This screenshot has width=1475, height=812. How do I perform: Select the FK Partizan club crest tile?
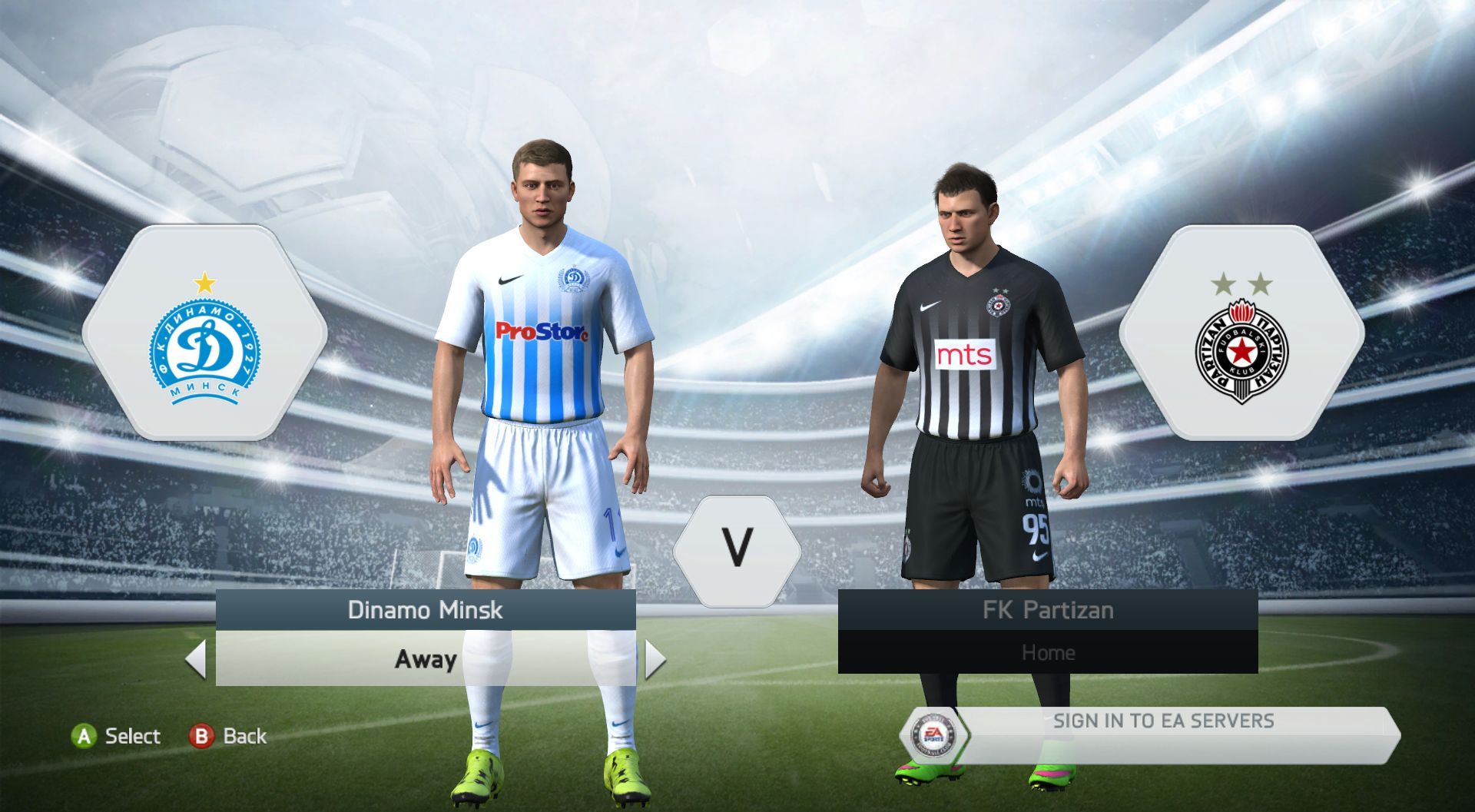1241,333
